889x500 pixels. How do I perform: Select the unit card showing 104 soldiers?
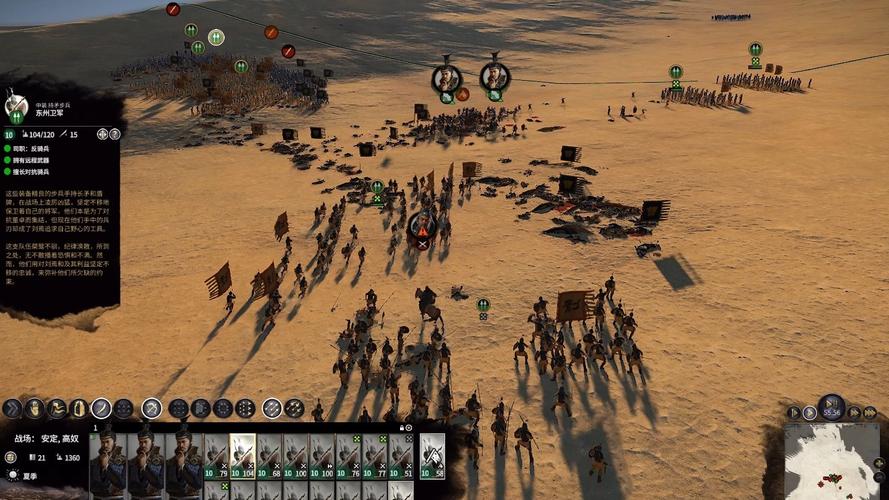pos(242,456)
